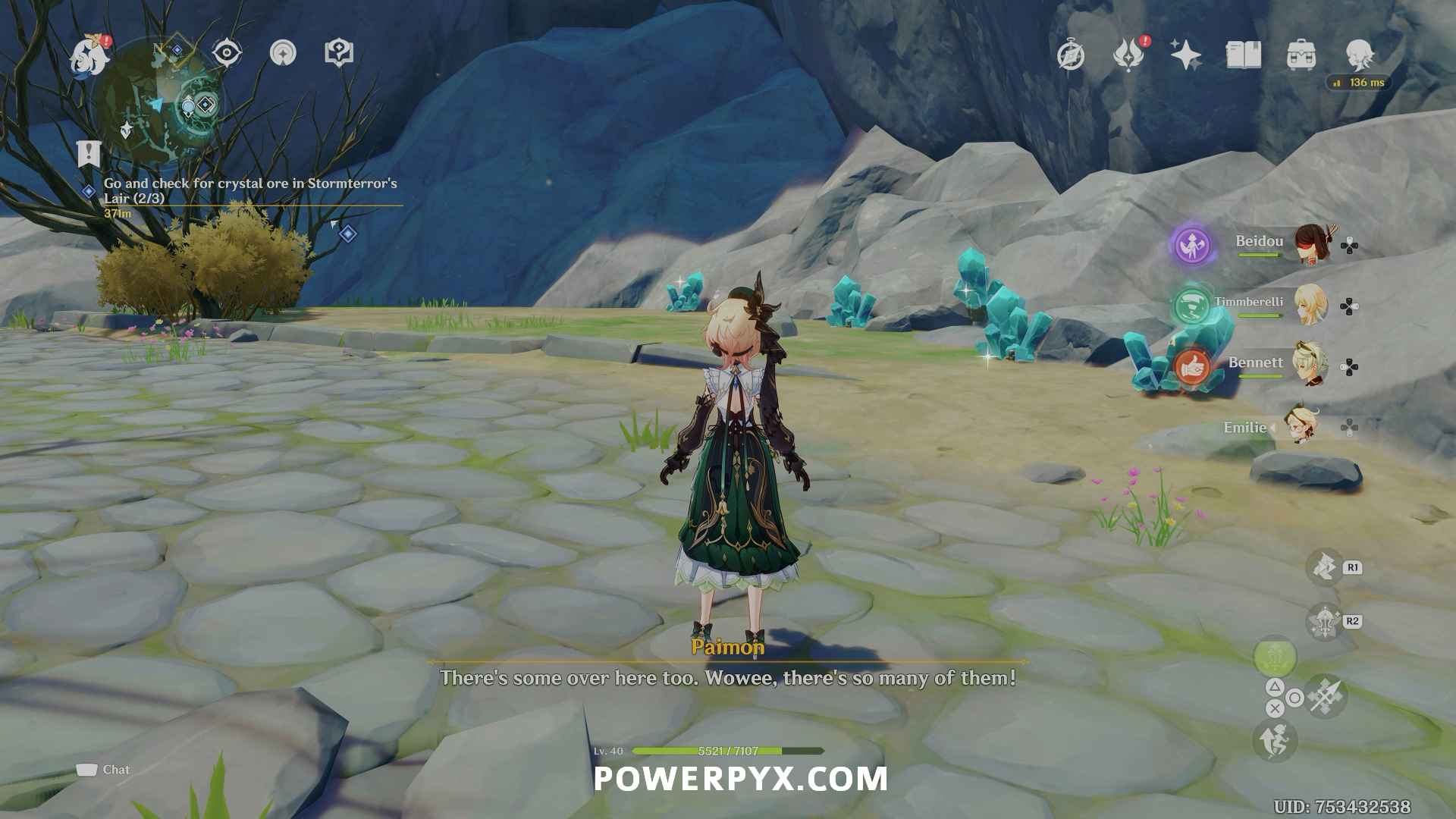This screenshot has width=1456, height=819.
Task: Open the Chat box
Action: pyautogui.click(x=104, y=770)
